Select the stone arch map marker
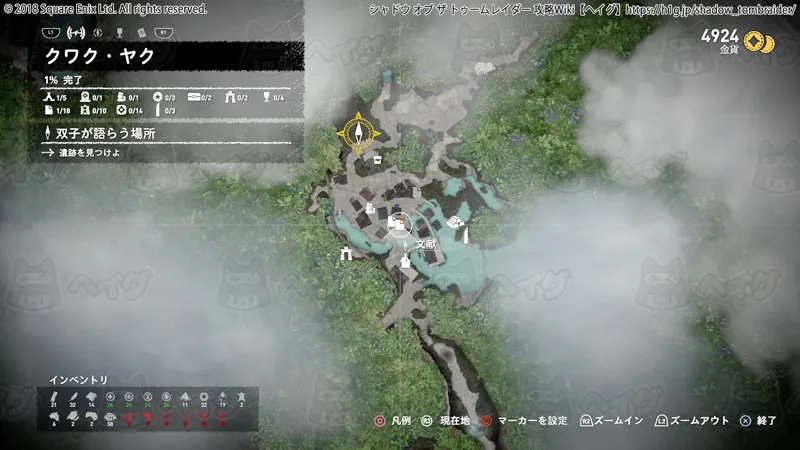Screen dimensions: 800x450 (x=347, y=254)
